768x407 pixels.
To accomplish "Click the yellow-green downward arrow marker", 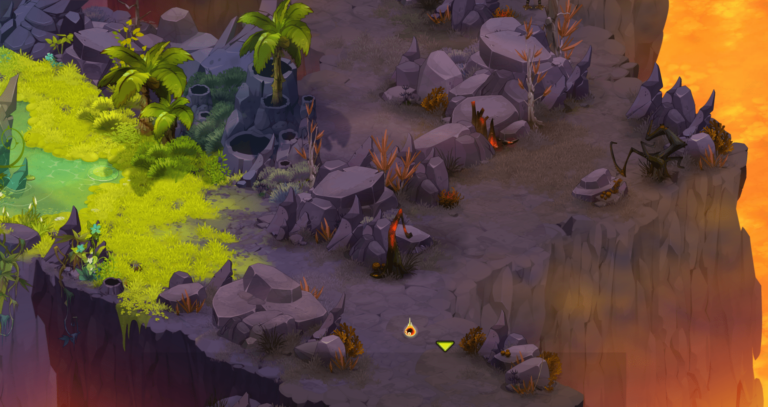I will [x=445, y=346].
